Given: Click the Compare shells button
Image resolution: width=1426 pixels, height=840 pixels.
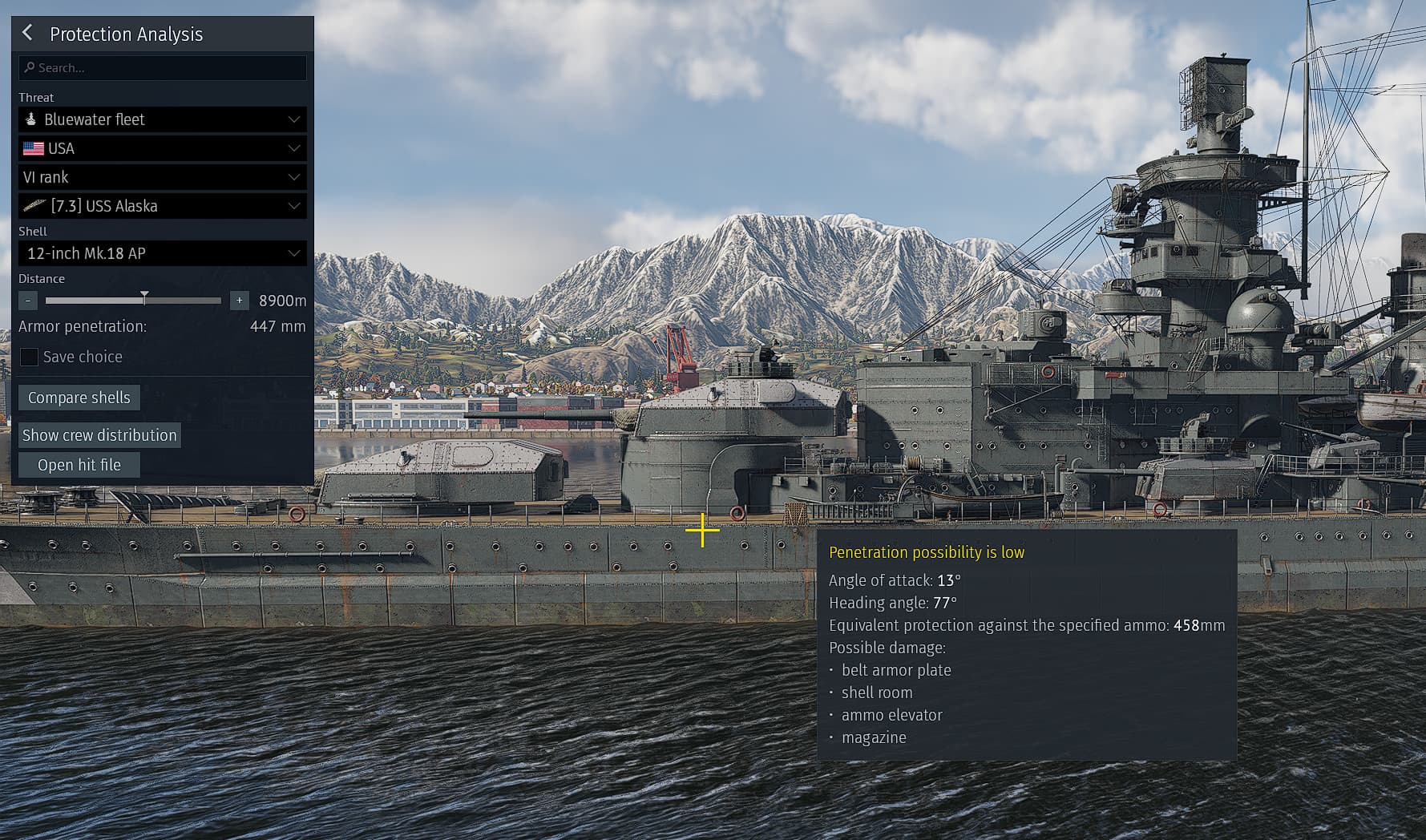Looking at the screenshot, I should 79,398.
